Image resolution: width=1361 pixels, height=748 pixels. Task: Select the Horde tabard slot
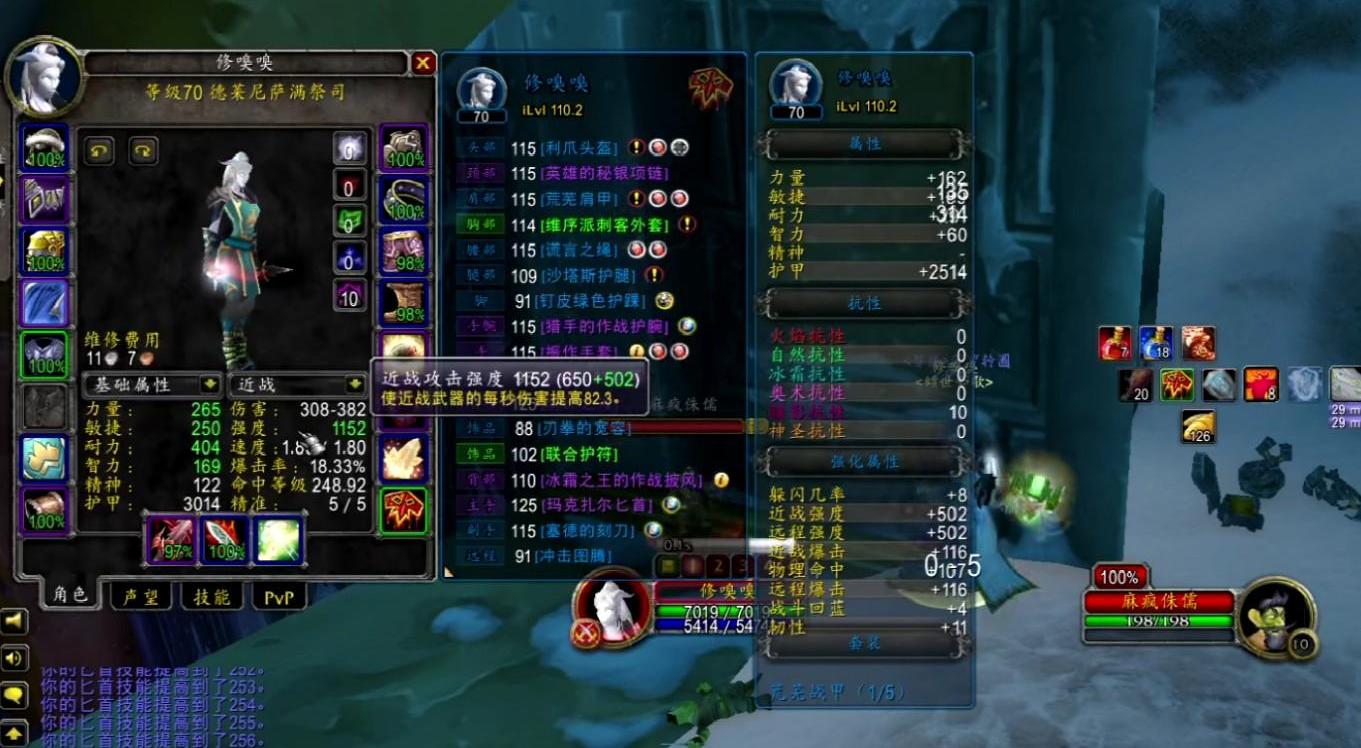[x=402, y=509]
